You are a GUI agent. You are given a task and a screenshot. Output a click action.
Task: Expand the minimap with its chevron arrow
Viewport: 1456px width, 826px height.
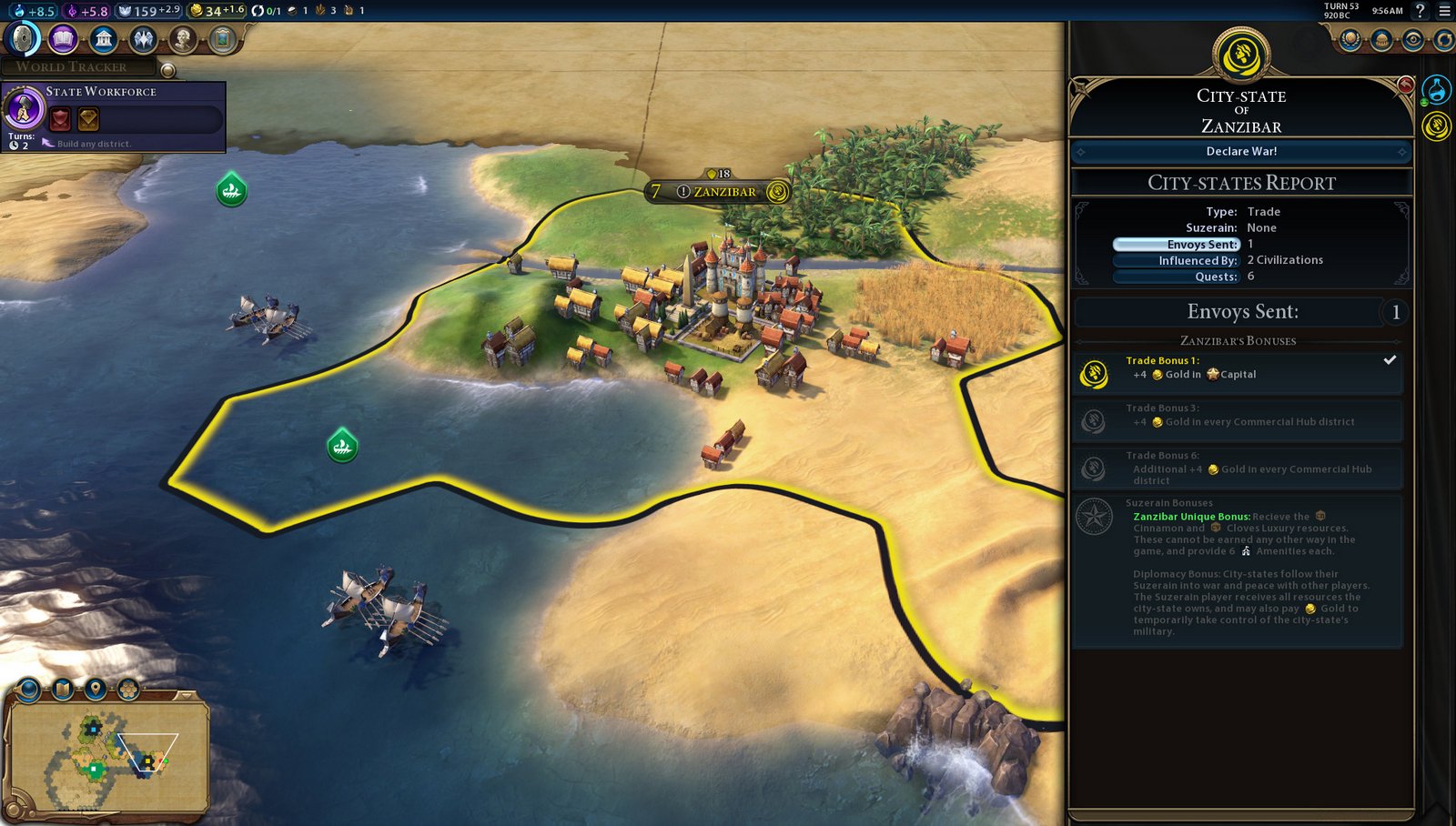click(x=186, y=696)
